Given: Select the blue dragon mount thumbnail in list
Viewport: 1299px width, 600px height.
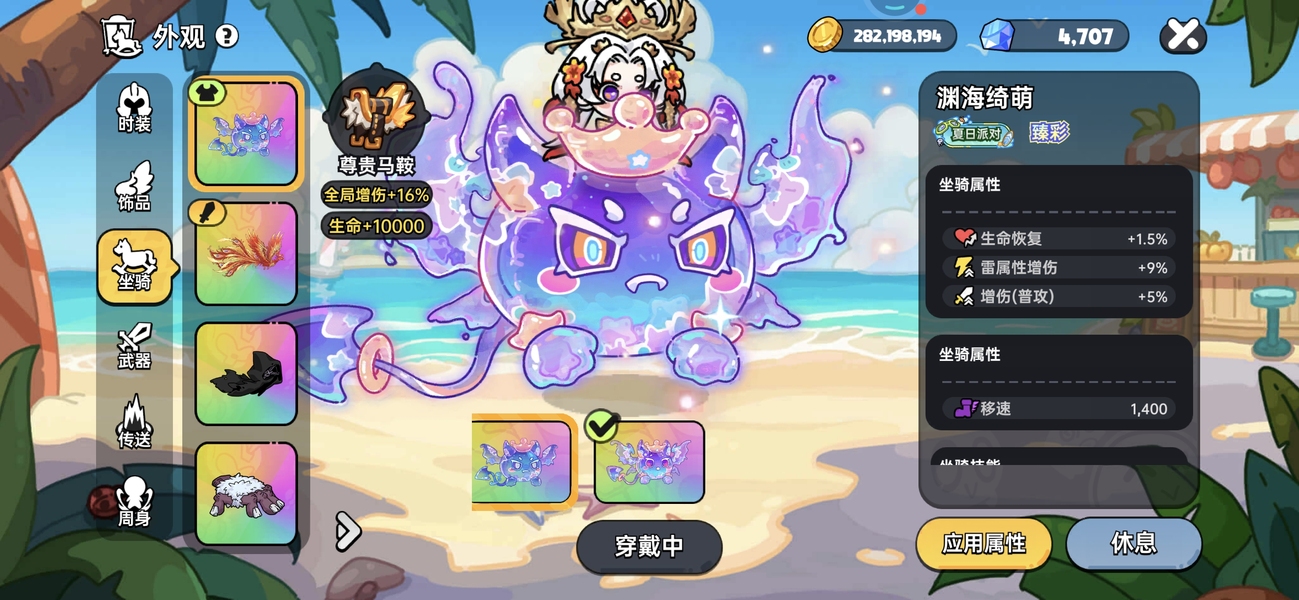Looking at the screenshot, I should pyautogui.click(x=246, y=134).
